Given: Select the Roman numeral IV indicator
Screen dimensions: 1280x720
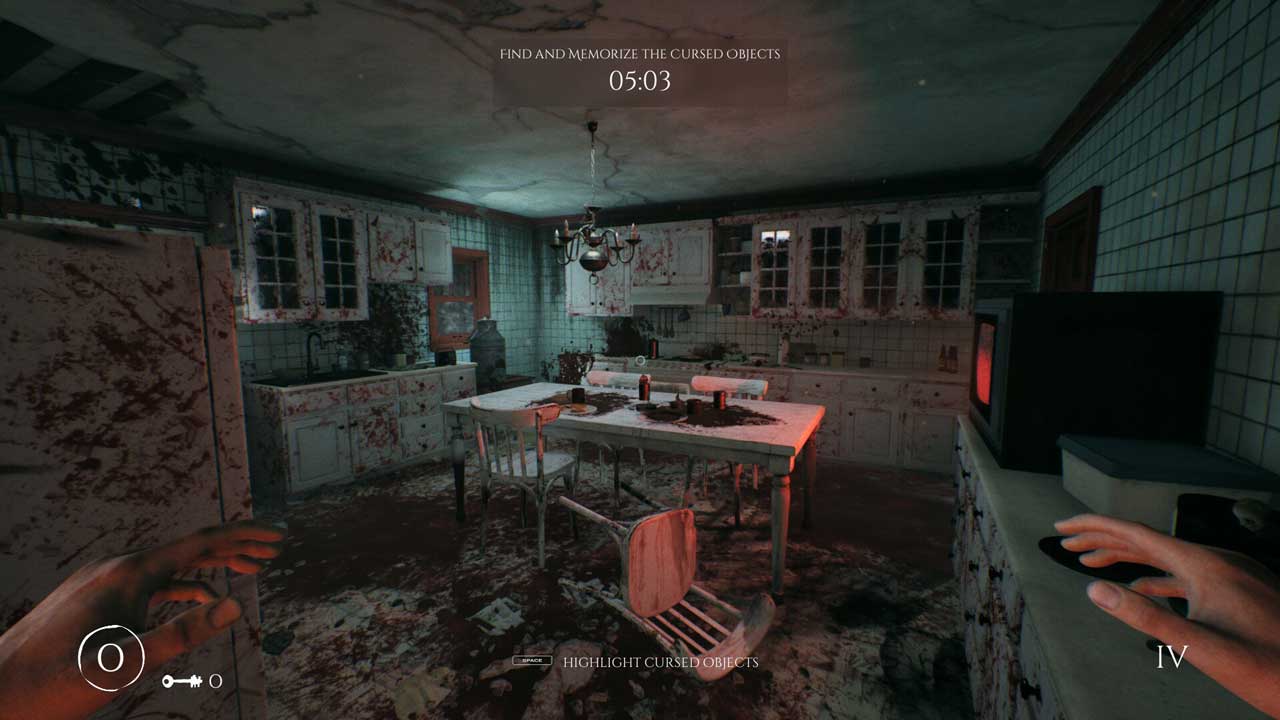Looking at the screenshot, I should pos(1171,657).
